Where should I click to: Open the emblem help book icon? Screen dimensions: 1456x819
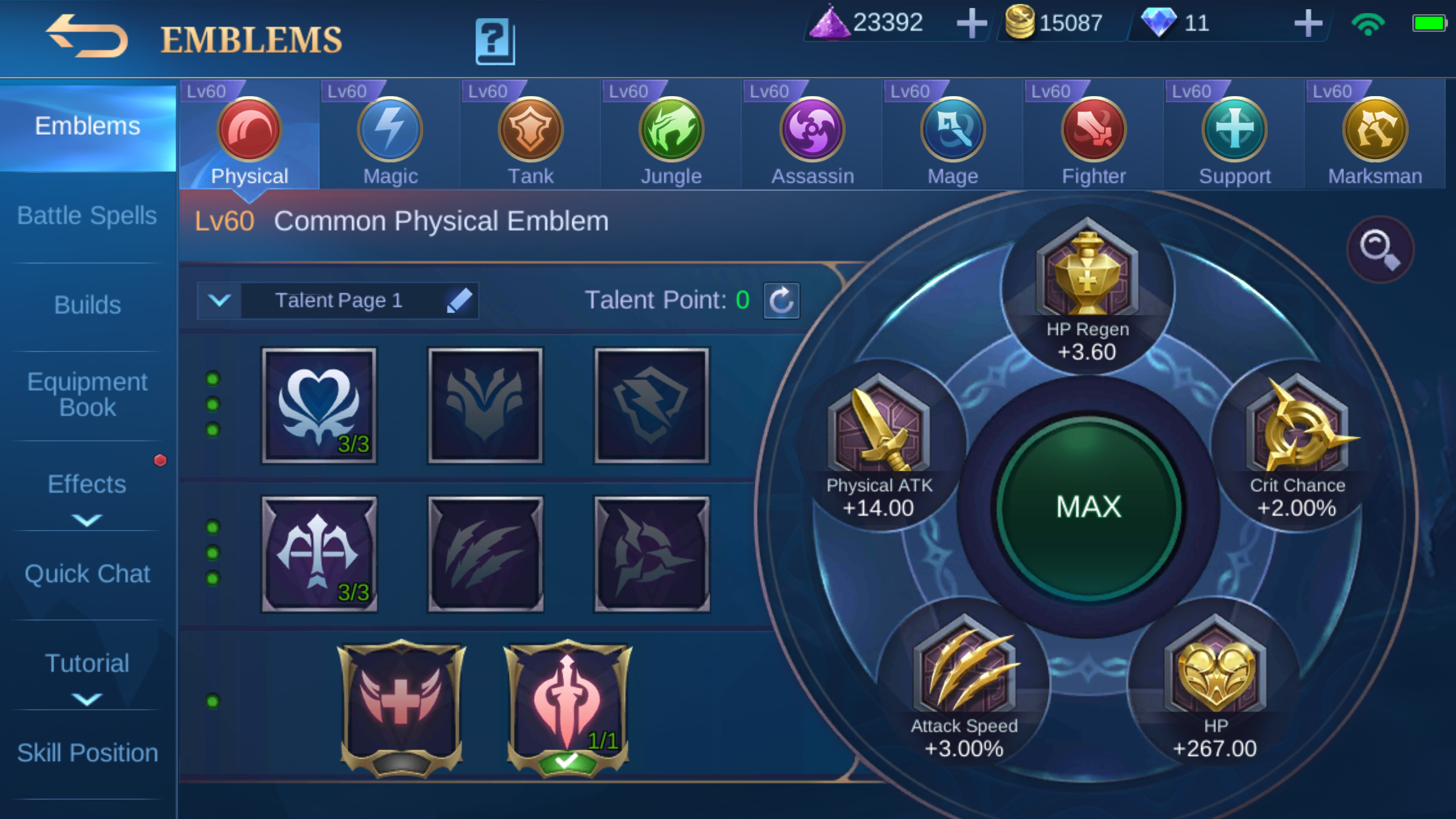(x=495, y=41)
